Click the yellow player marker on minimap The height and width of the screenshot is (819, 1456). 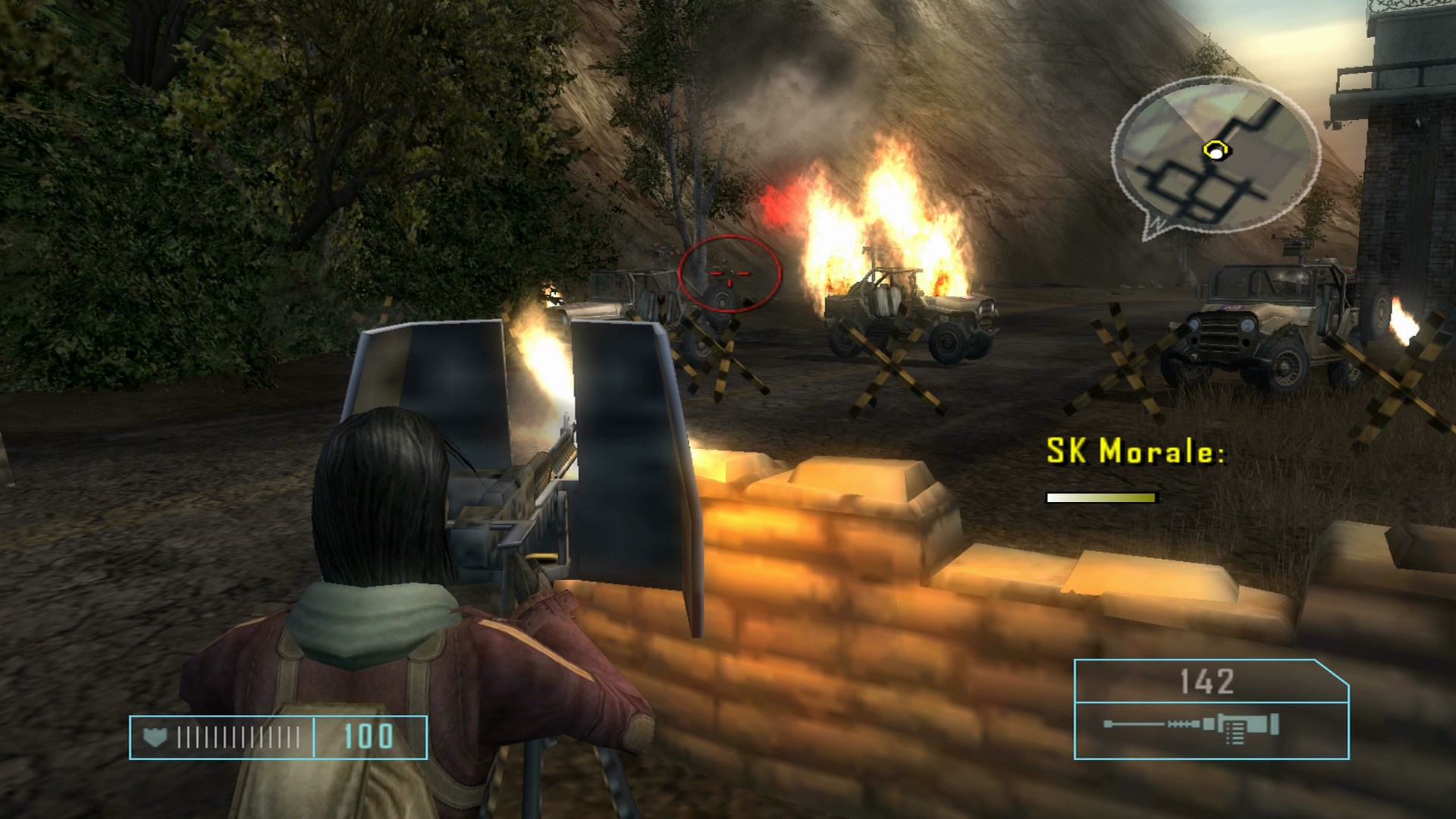pyautogui.click(x=1215, y=151)
